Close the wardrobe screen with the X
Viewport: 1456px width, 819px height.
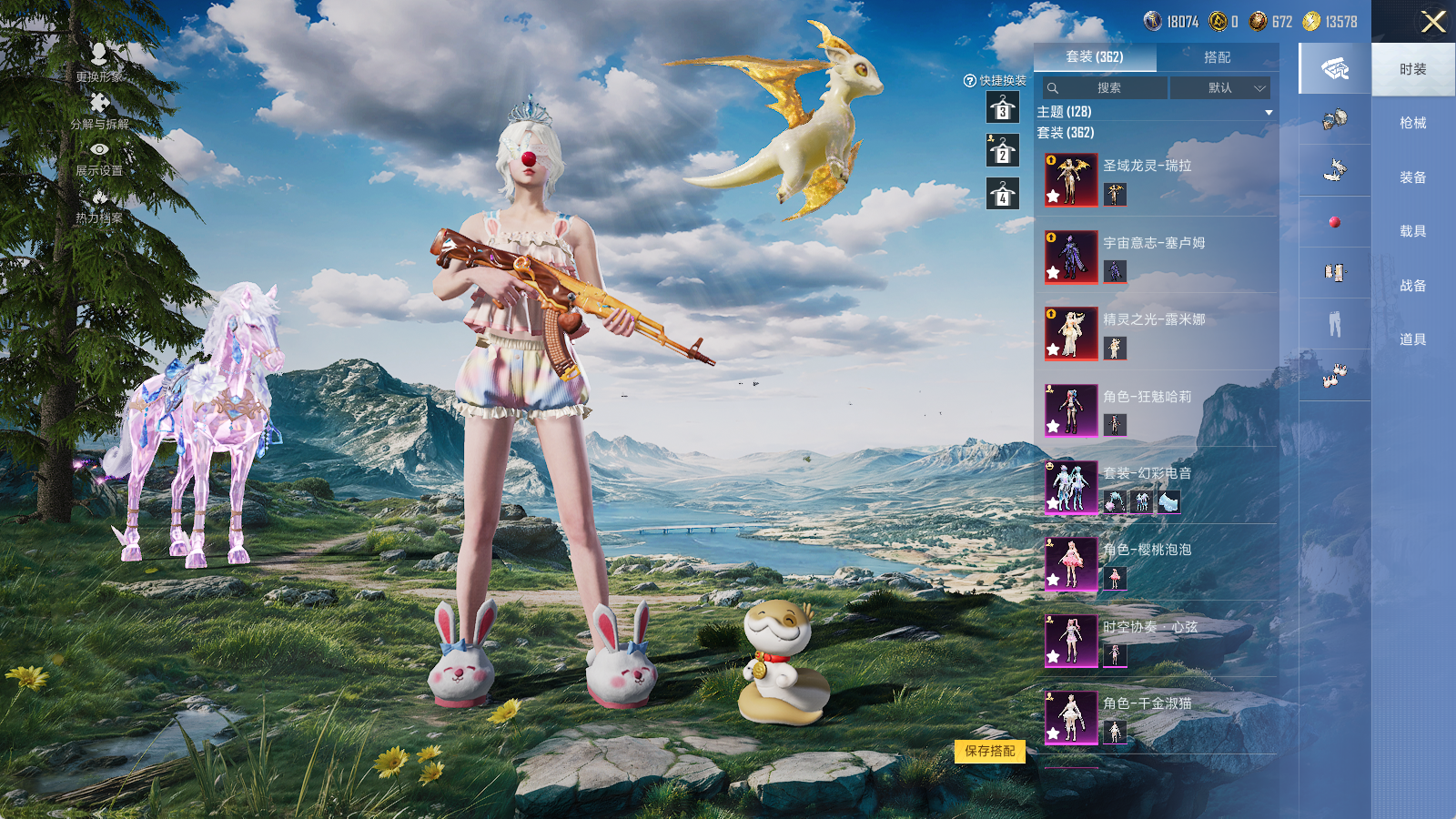click(1433, 22)
